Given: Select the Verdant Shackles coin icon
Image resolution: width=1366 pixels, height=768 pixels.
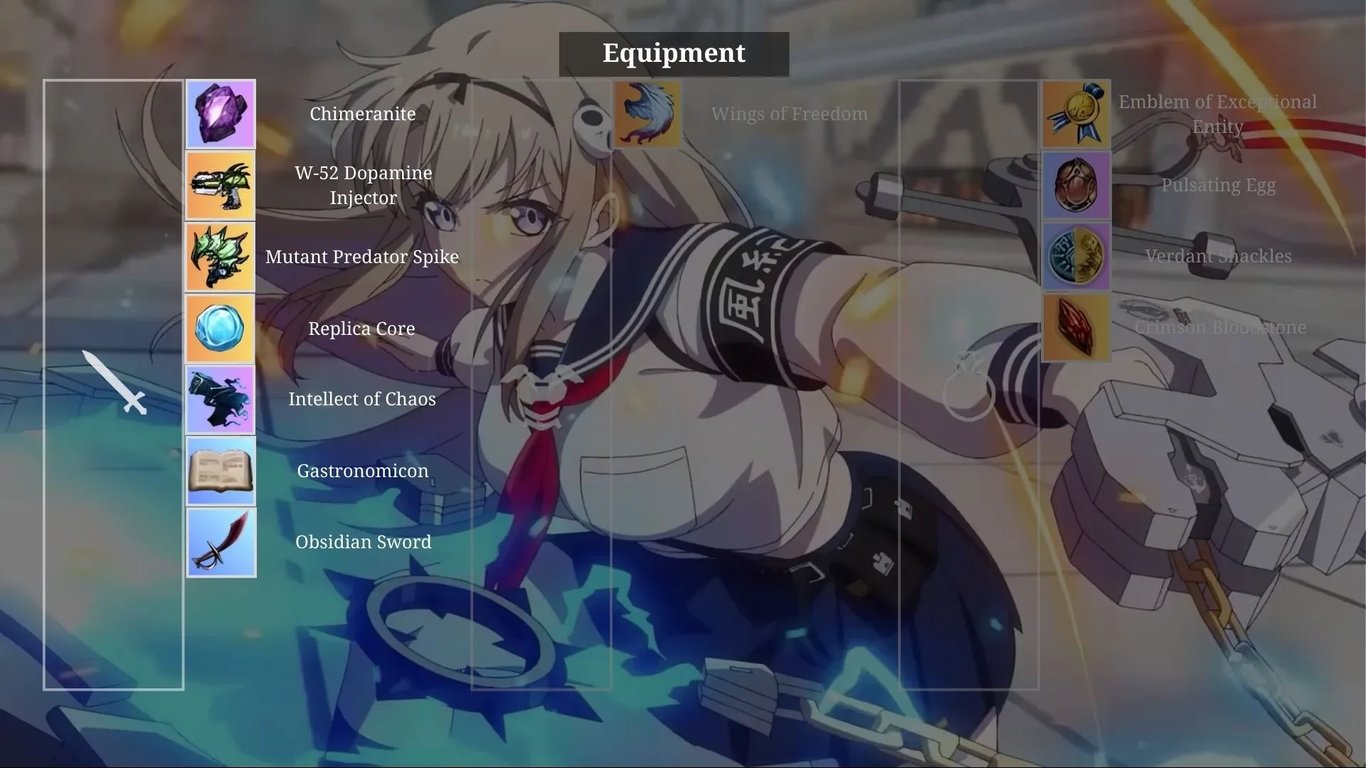Looking at the screenshot, I should click(x=1076, y=256).
